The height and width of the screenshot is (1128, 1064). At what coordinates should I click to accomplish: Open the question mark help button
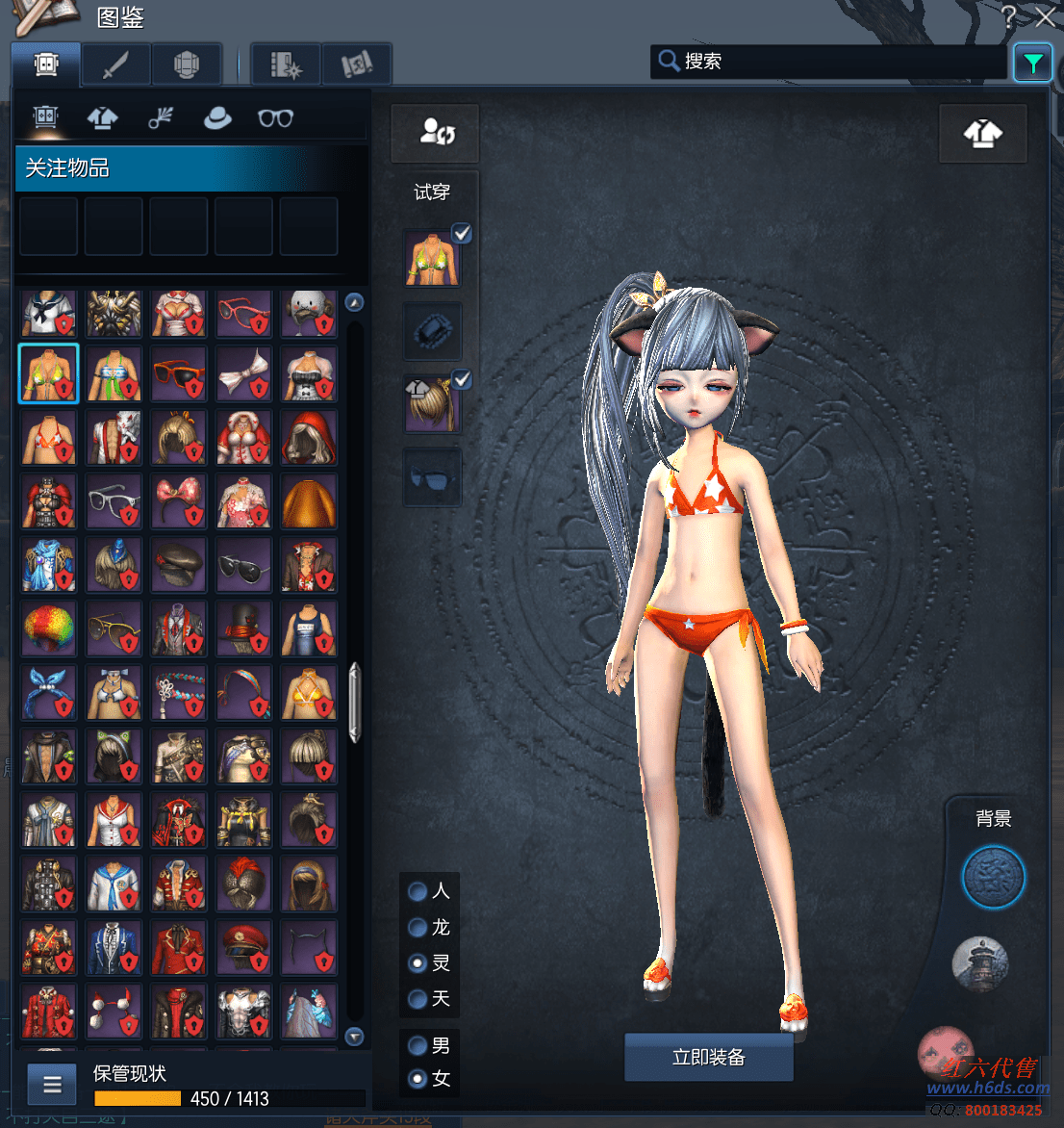1007,16
